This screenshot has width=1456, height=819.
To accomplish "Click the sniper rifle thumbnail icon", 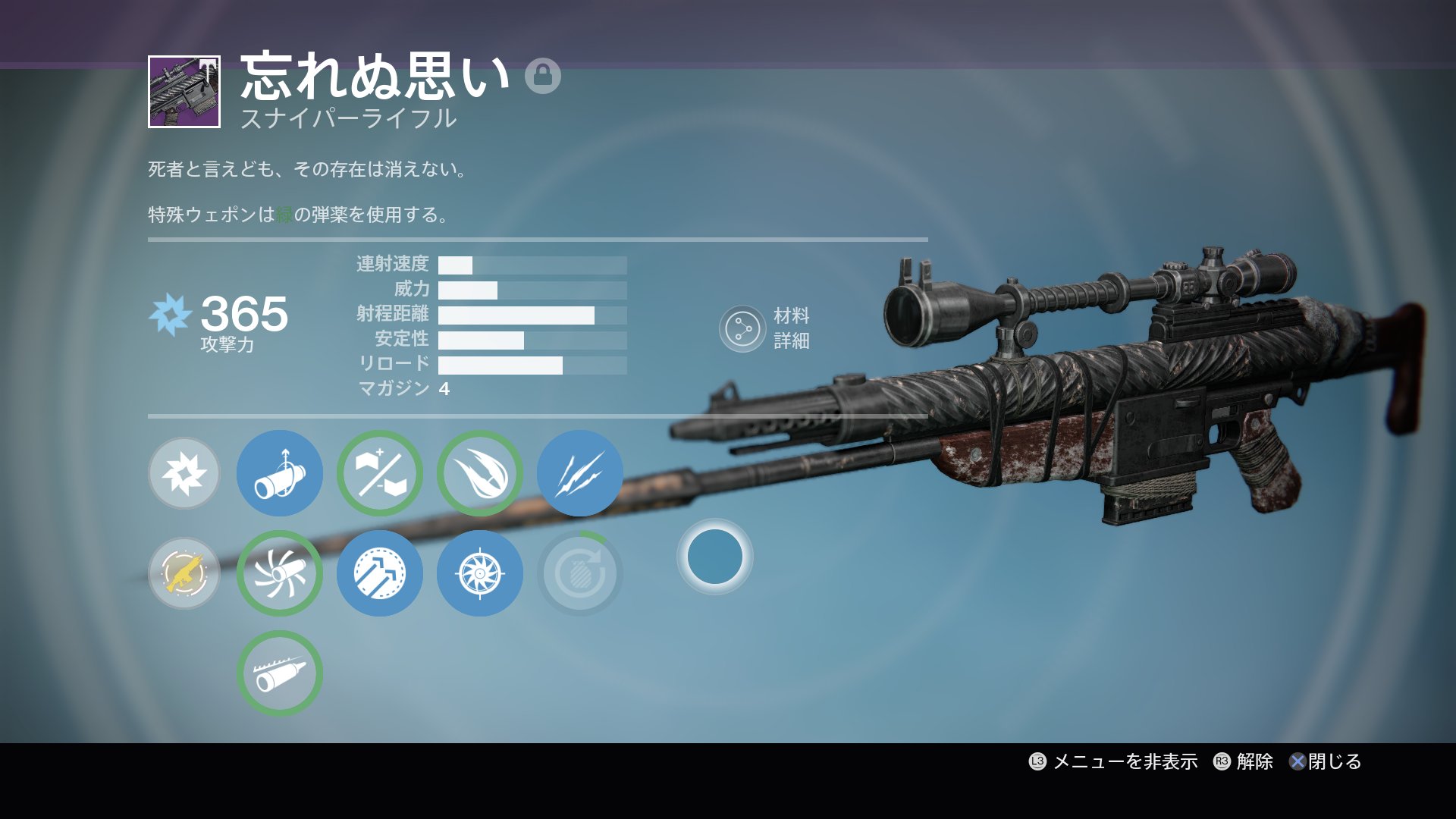I will pos(184,92).
